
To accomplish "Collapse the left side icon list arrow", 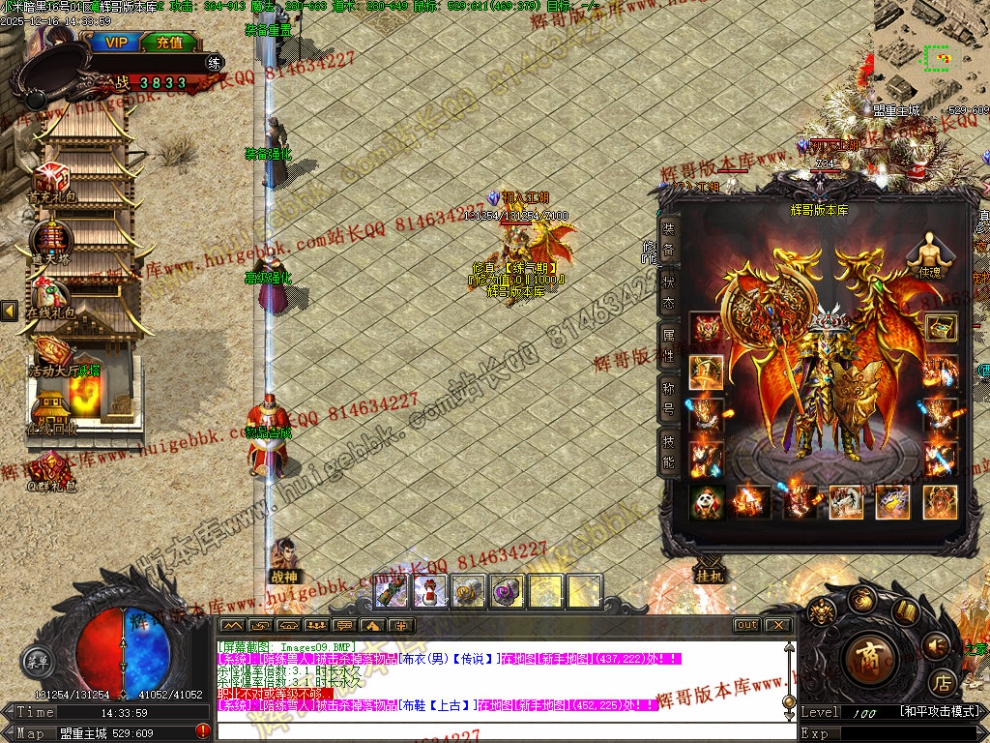I will [x=9, y=311].
